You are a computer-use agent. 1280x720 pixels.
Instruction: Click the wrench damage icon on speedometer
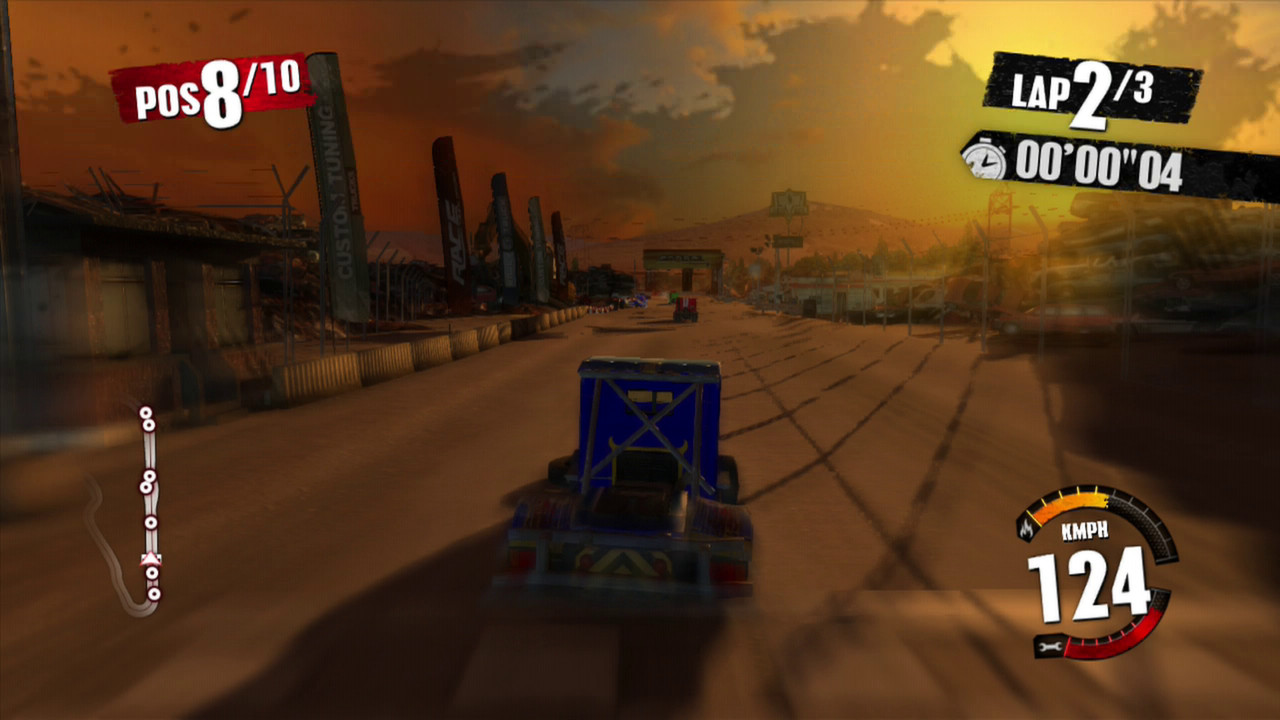[1050, 645]
